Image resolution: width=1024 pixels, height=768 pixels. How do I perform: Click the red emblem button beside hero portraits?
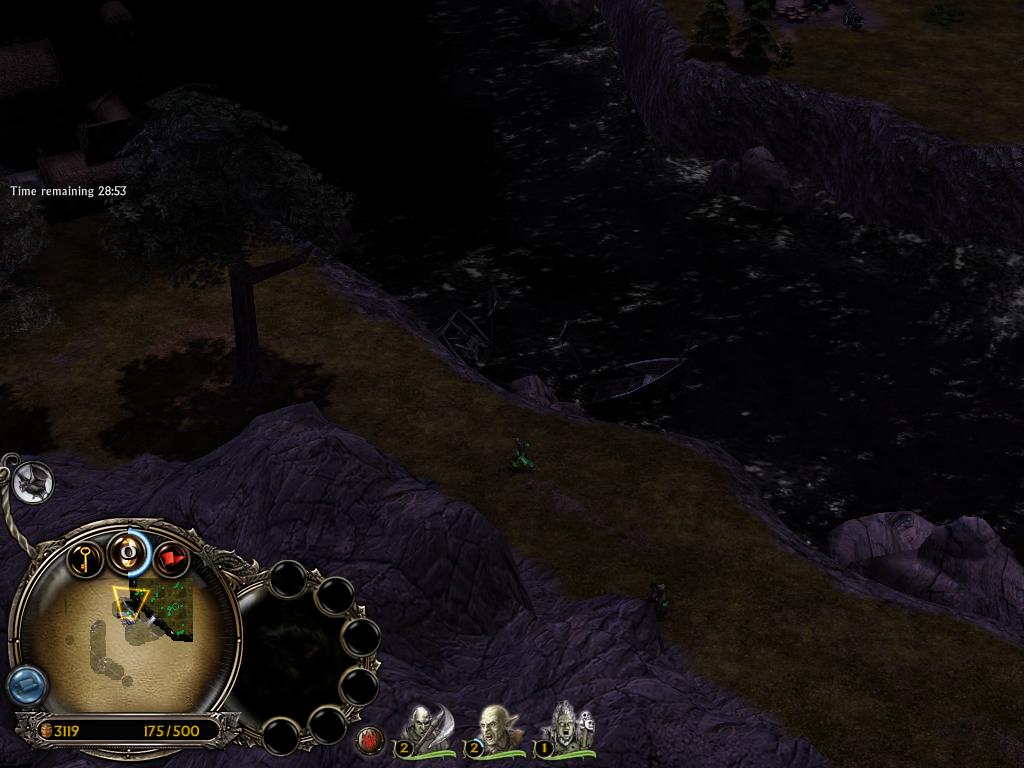(x=370, y=741)
